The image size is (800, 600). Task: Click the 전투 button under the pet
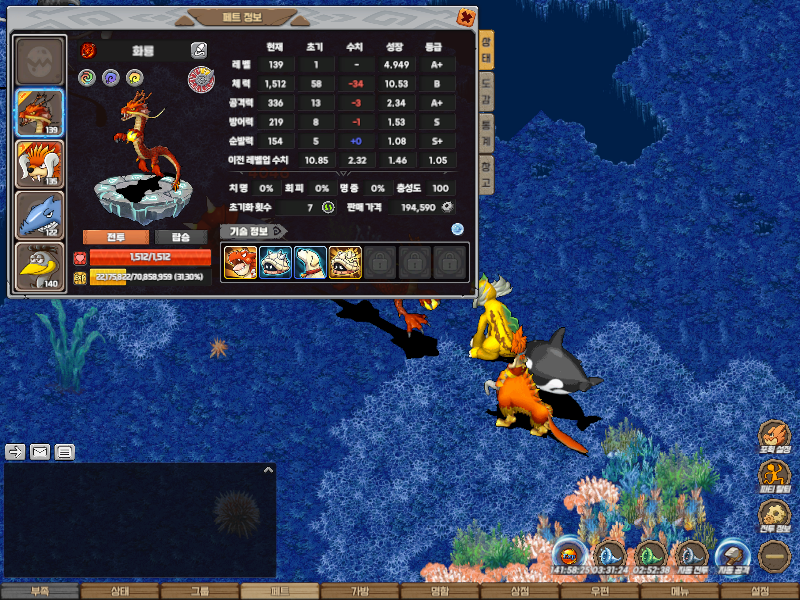click(115, 237)
